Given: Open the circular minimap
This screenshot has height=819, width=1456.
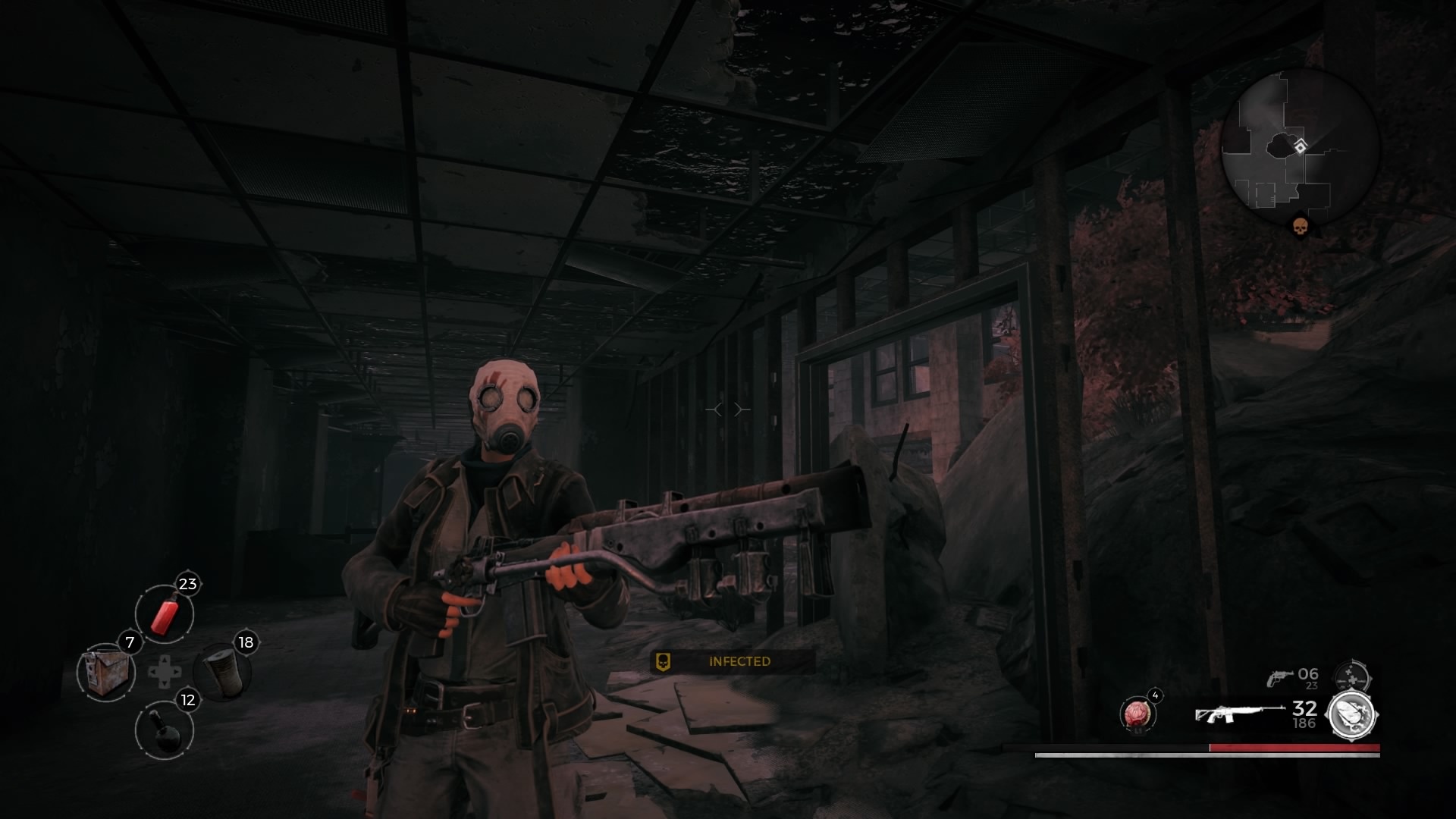Looking at the screenshot, I should [1299, 147].
